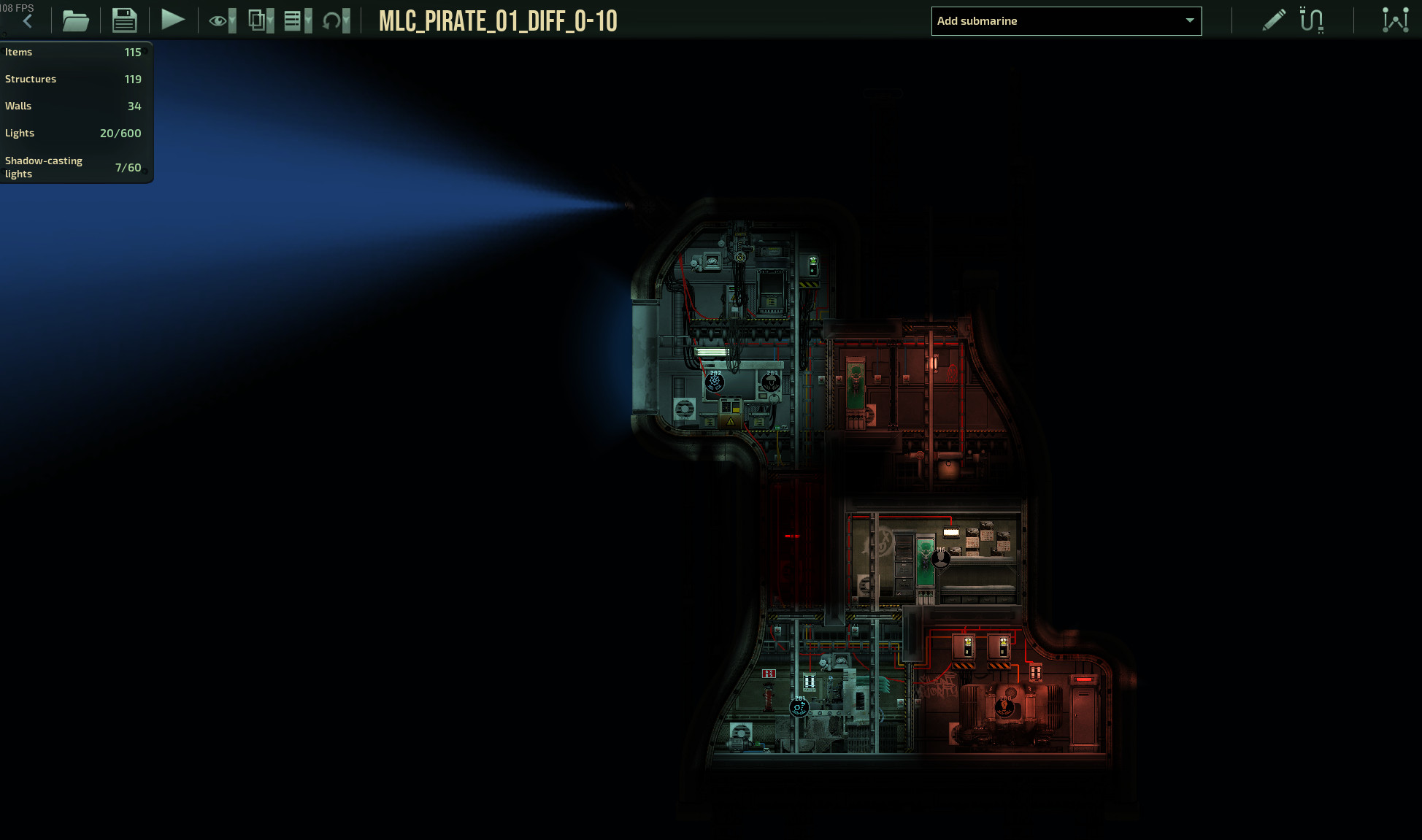Open the overlapping squares layers dropdown

(x=261, y=20)
